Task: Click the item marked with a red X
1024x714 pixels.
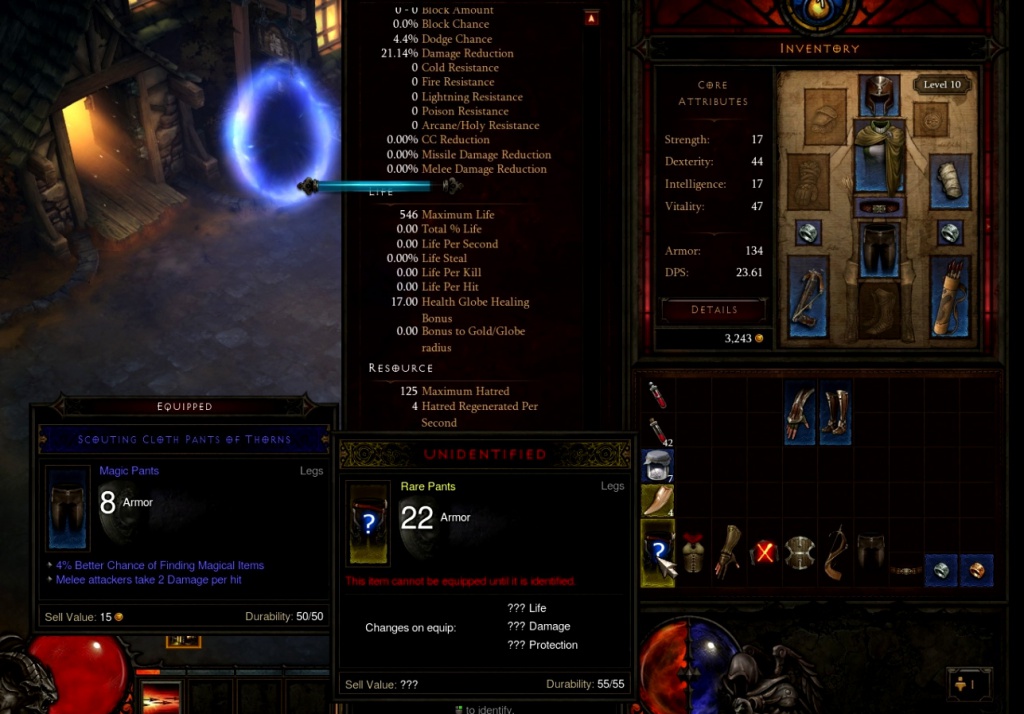Action: click(764, 553)
